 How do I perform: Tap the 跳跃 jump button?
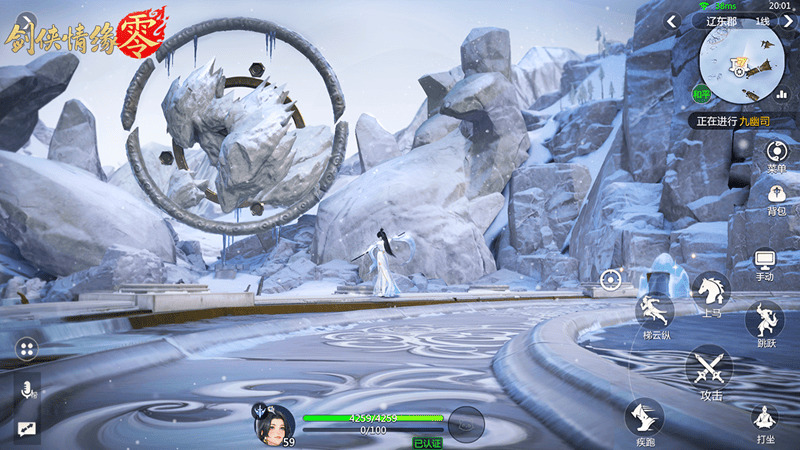click(x=765, y=321)
